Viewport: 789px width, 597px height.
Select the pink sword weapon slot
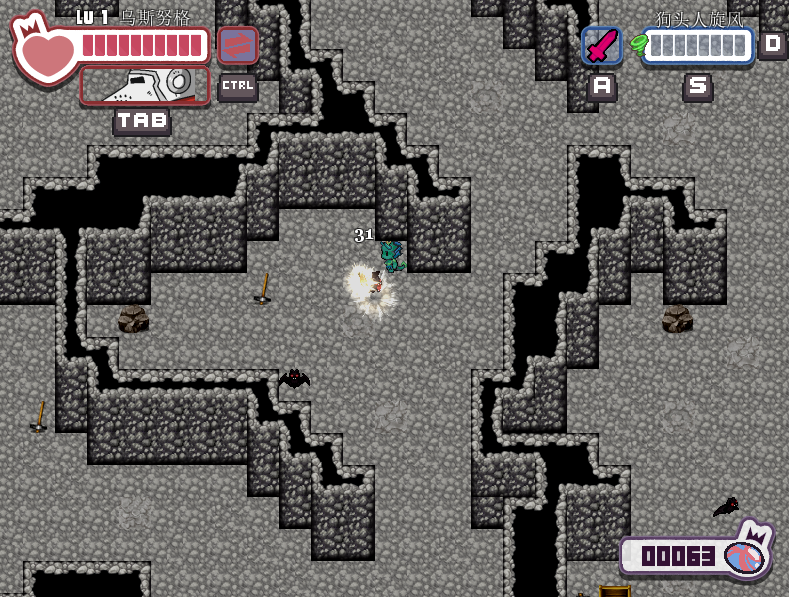pyautogui.click(x=601, y=46)
